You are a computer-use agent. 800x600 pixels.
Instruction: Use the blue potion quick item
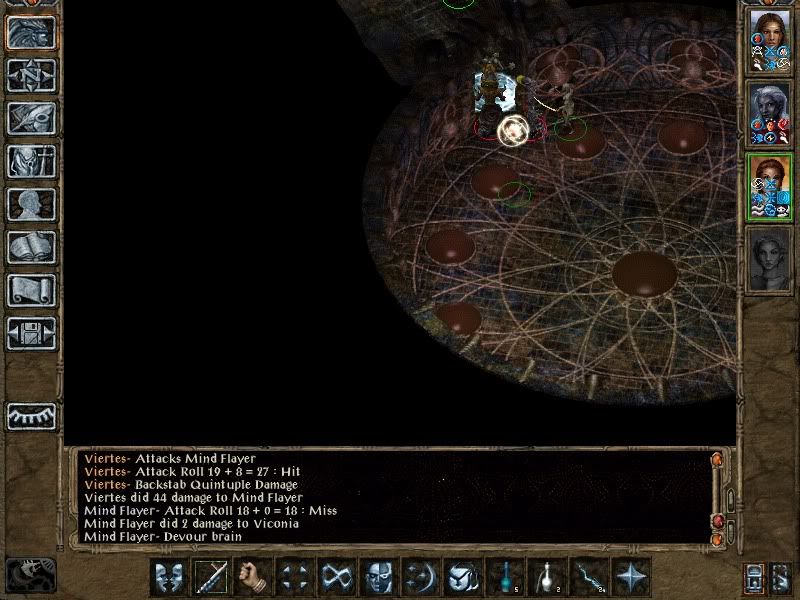point(505,577)
